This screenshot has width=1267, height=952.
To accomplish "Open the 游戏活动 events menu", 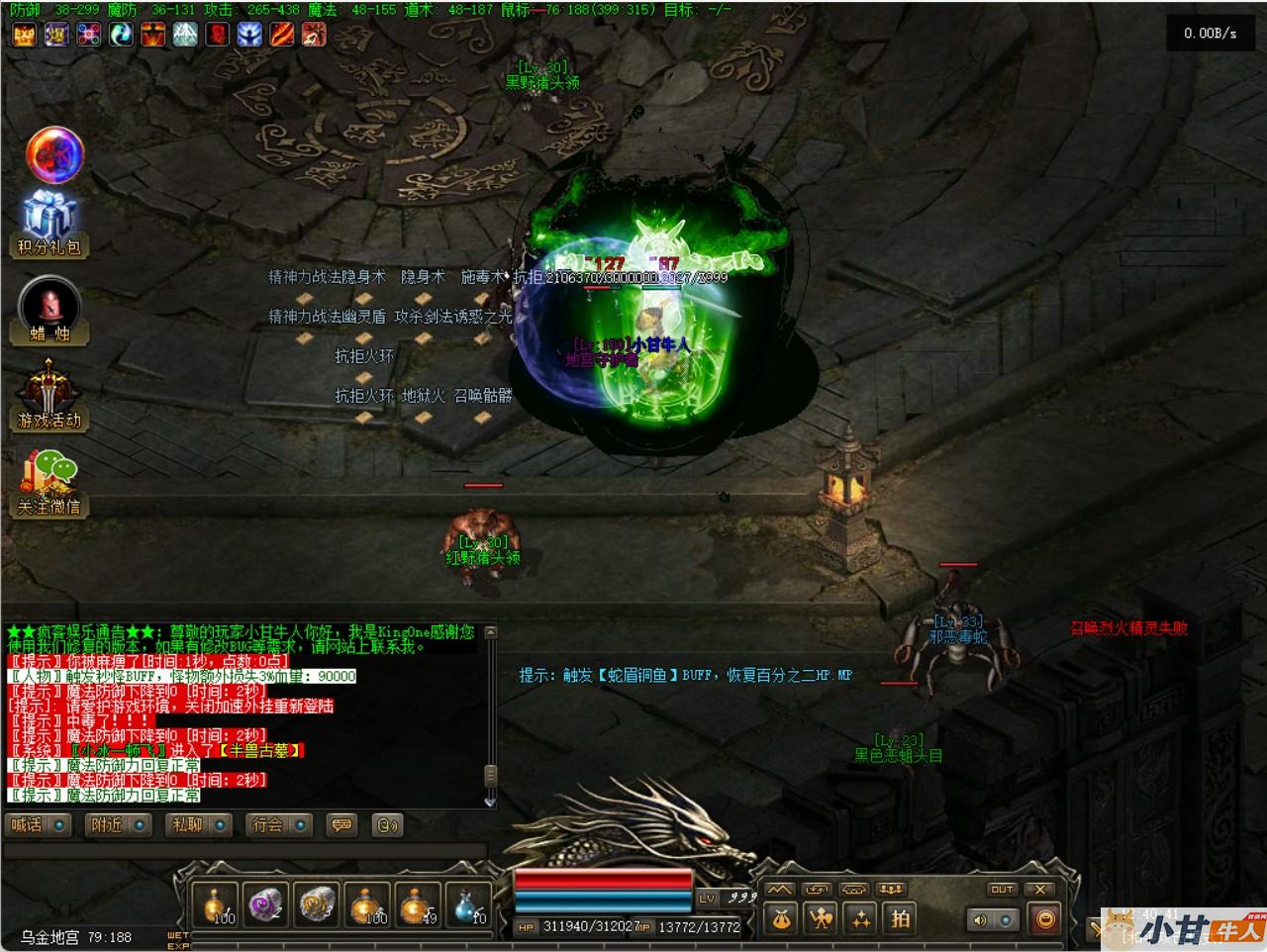I will coord(49,396).
